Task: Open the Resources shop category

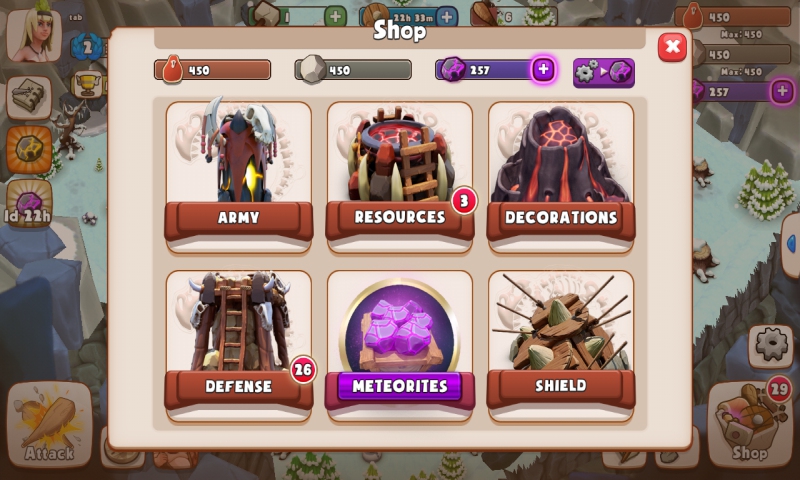Action: [400, 170]
